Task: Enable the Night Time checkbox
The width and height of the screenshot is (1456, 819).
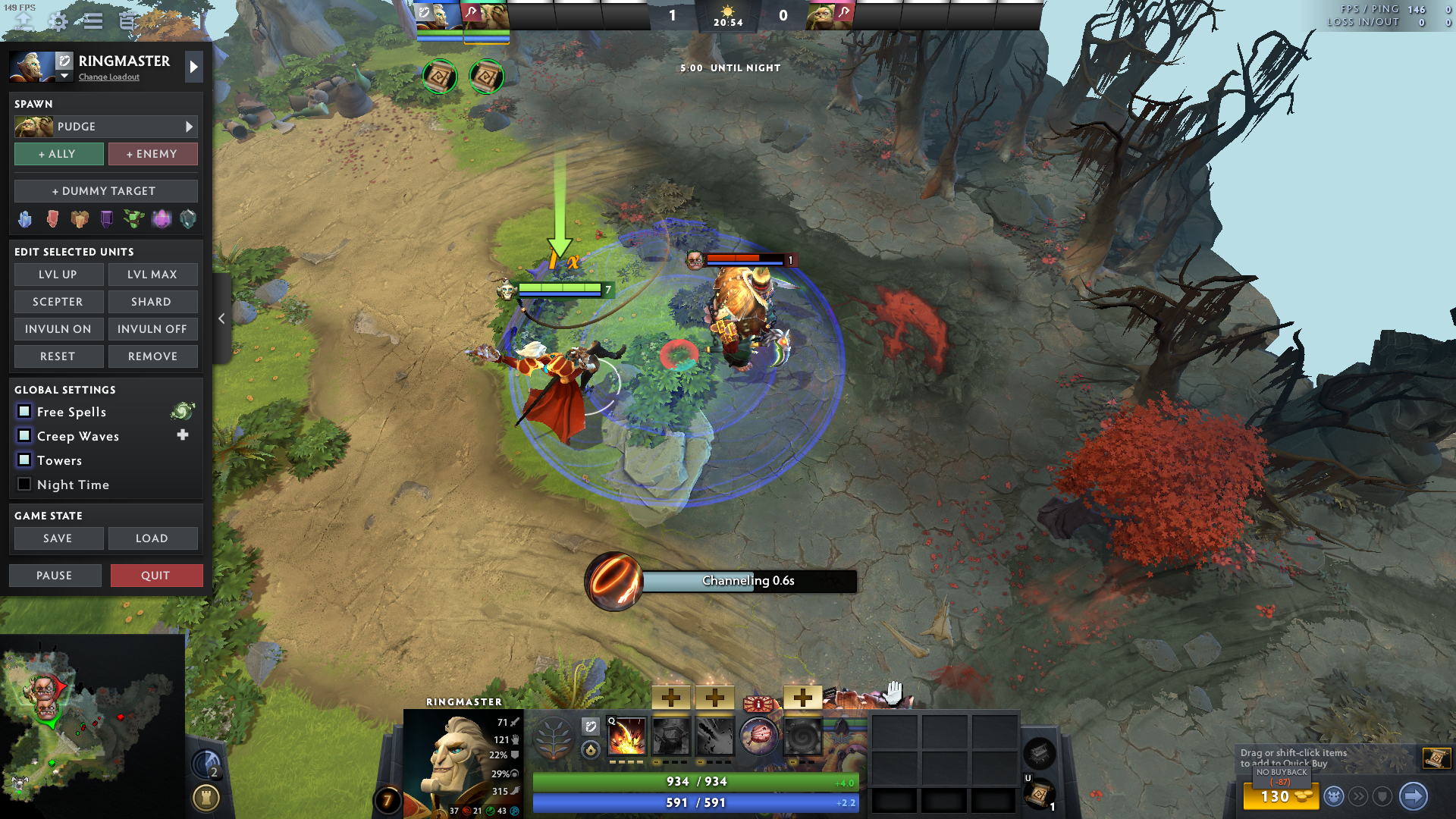Action: pos(24,484)
